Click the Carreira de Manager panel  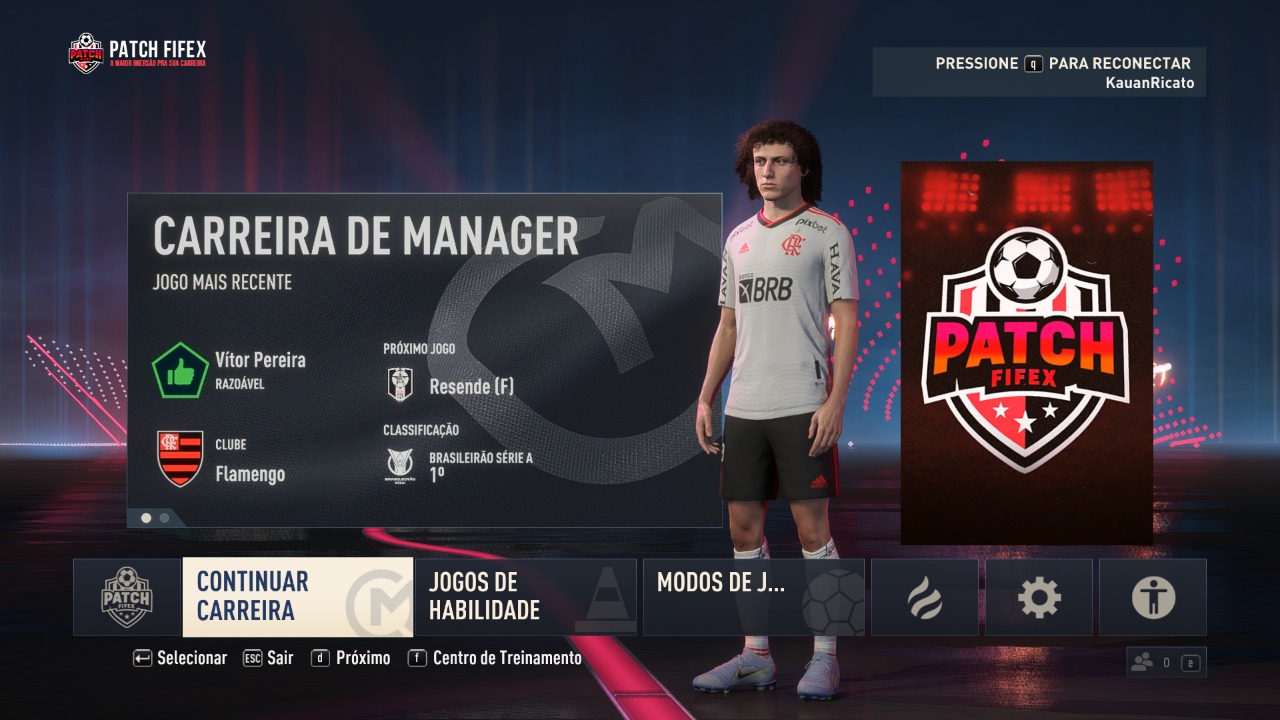(x=424, y=360)
